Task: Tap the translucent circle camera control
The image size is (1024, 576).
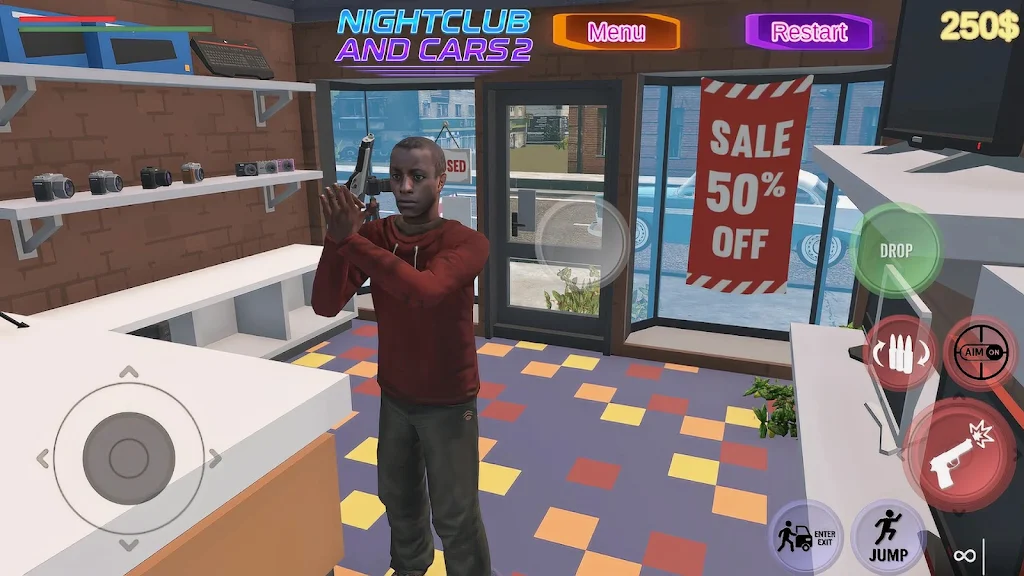Action: click(x=582, y=243)
